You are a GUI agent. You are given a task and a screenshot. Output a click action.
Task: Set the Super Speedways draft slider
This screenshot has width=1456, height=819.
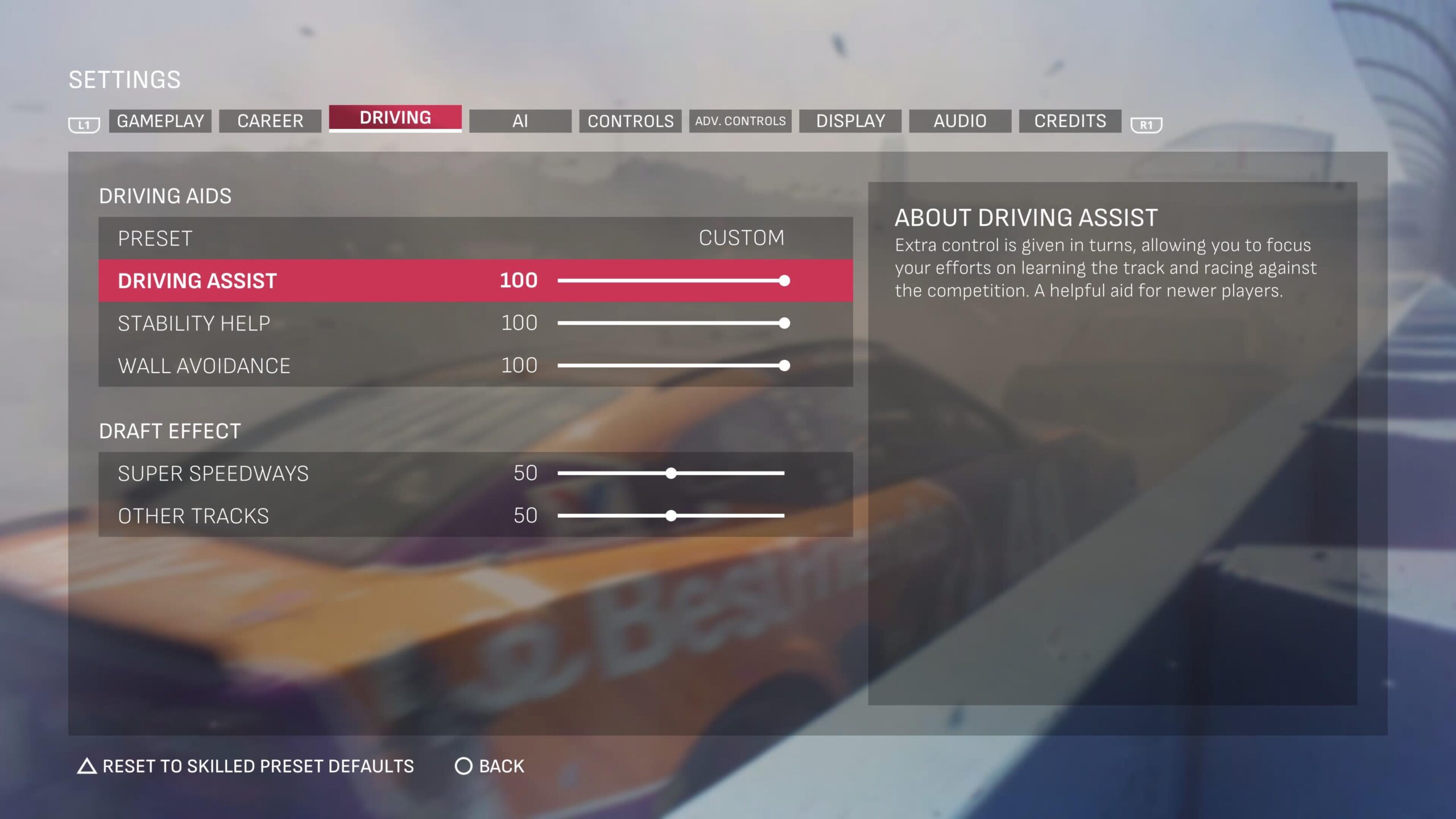(671, 473)
